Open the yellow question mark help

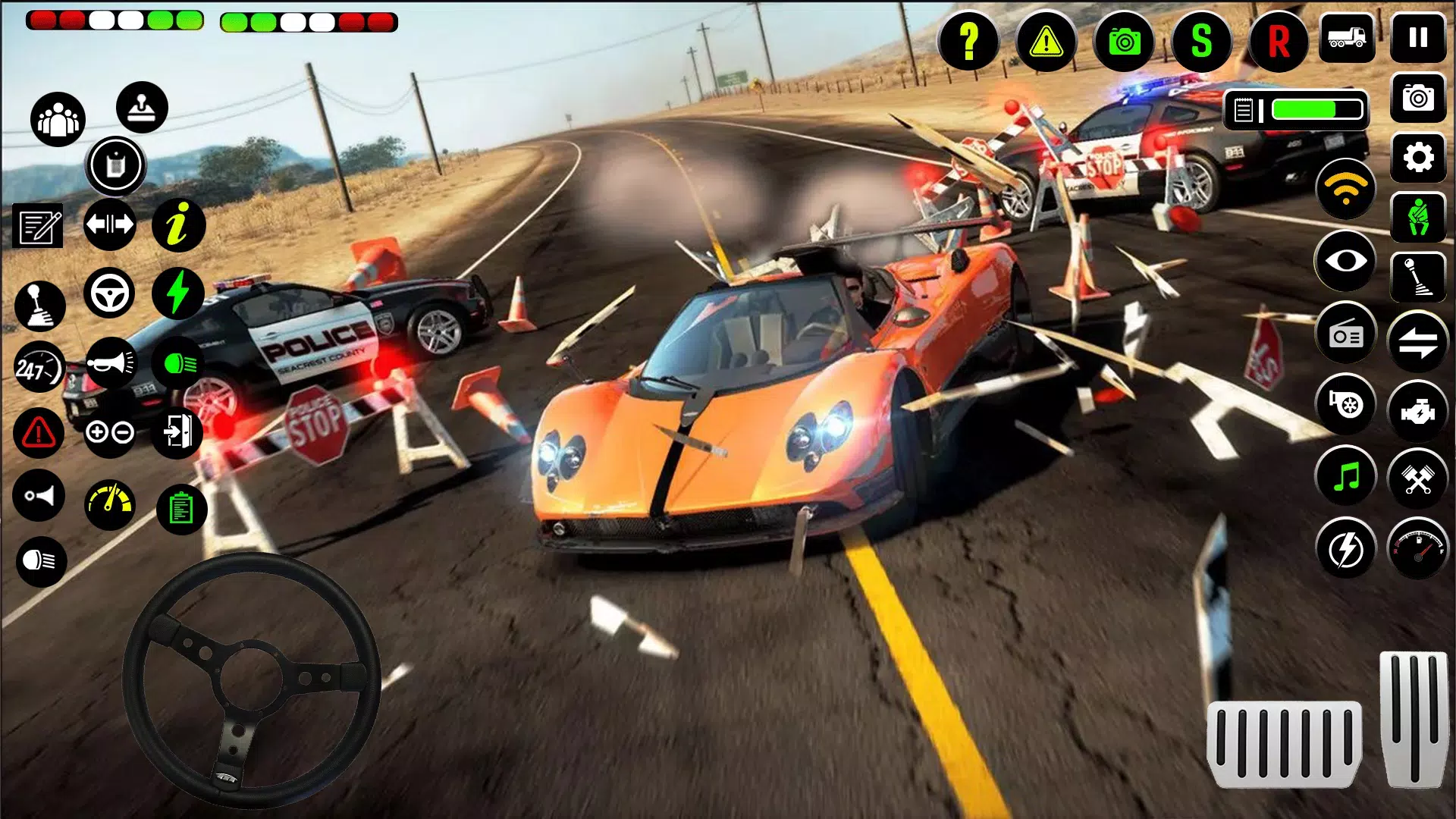pyautogui.click(x=968, y=41)
